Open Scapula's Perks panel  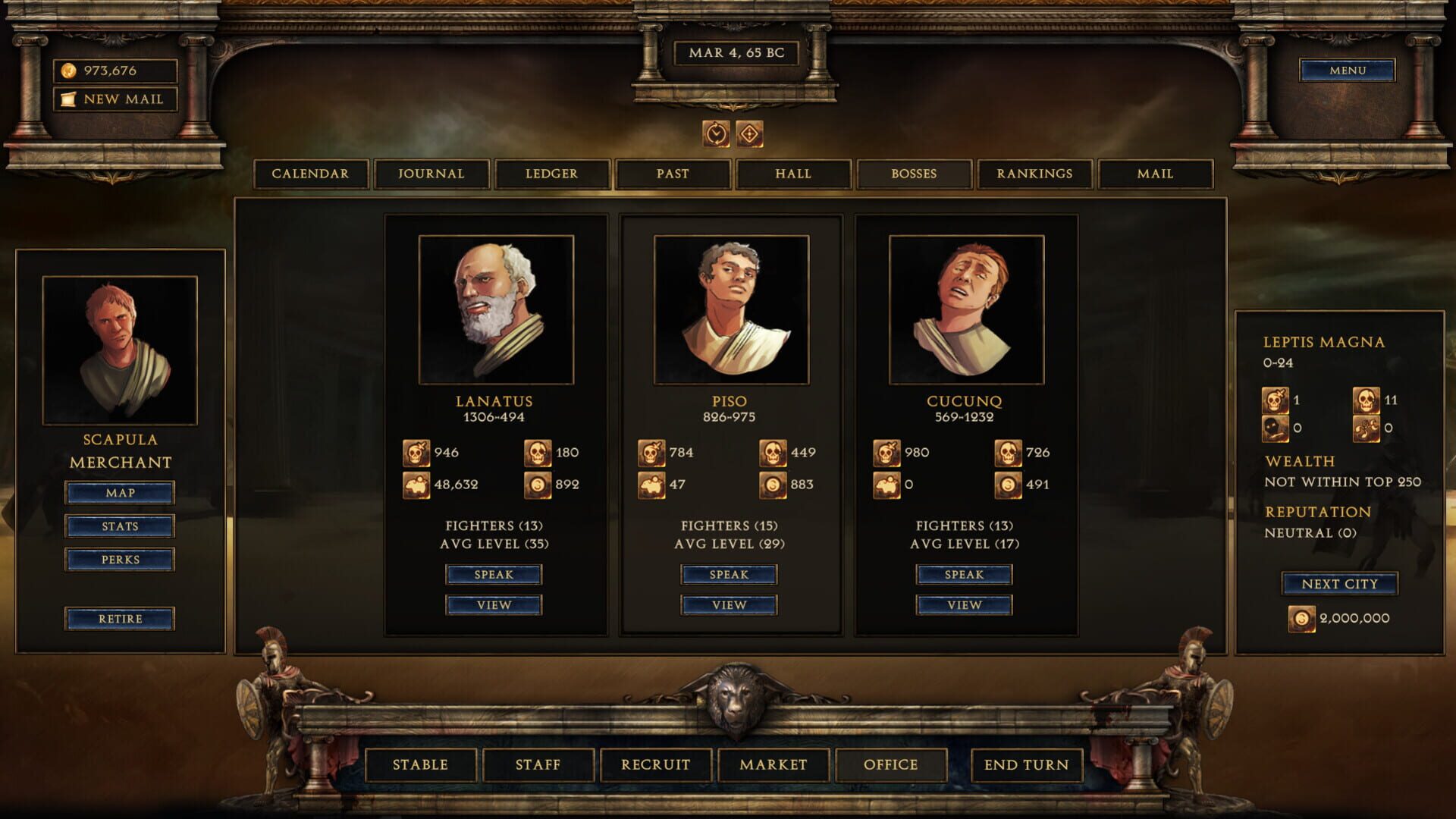point(120,559)
